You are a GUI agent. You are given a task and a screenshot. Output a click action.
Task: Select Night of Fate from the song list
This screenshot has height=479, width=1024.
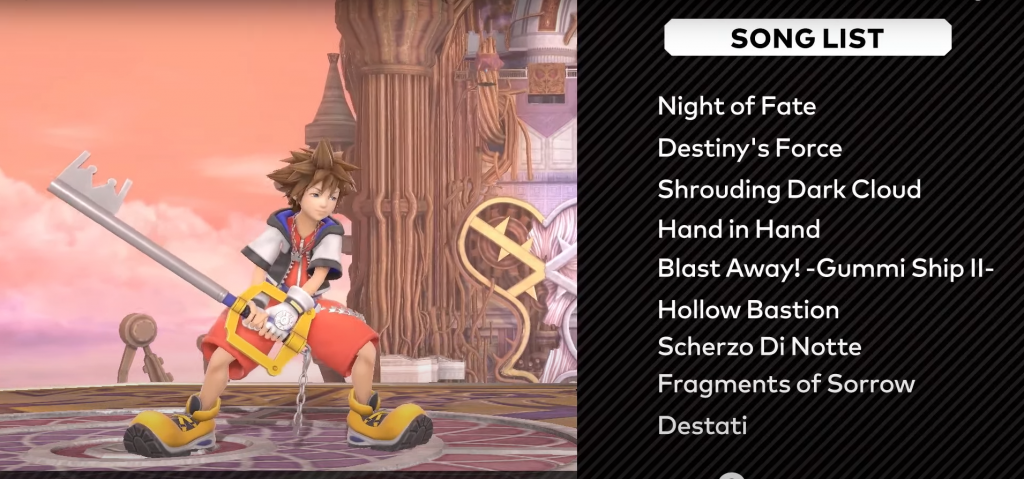(737, 106)
